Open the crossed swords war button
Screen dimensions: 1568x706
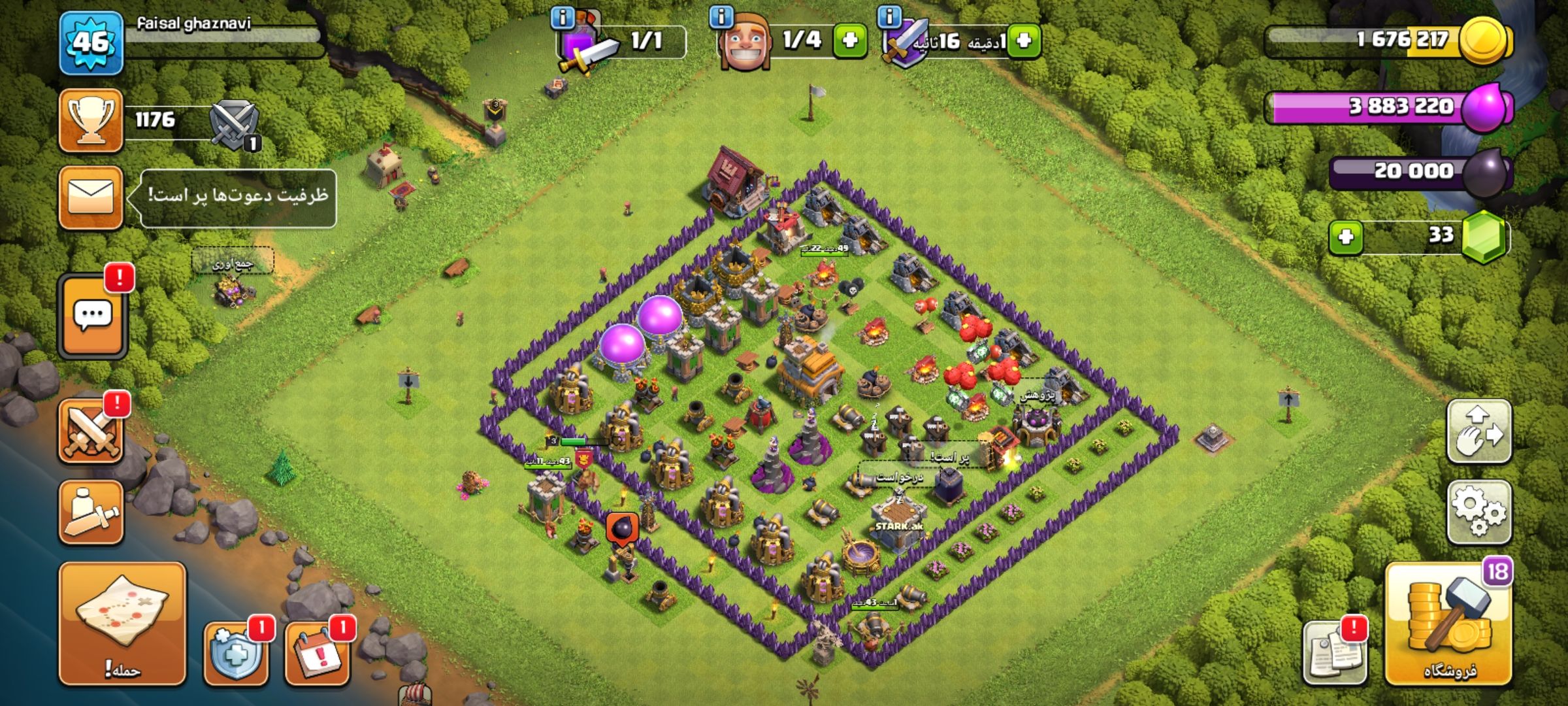coord(91,431)
